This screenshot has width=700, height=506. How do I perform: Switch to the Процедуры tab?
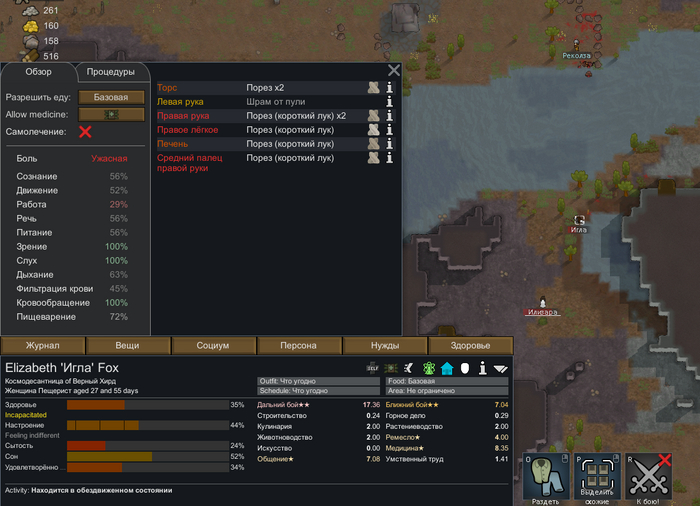coord(111,72)
